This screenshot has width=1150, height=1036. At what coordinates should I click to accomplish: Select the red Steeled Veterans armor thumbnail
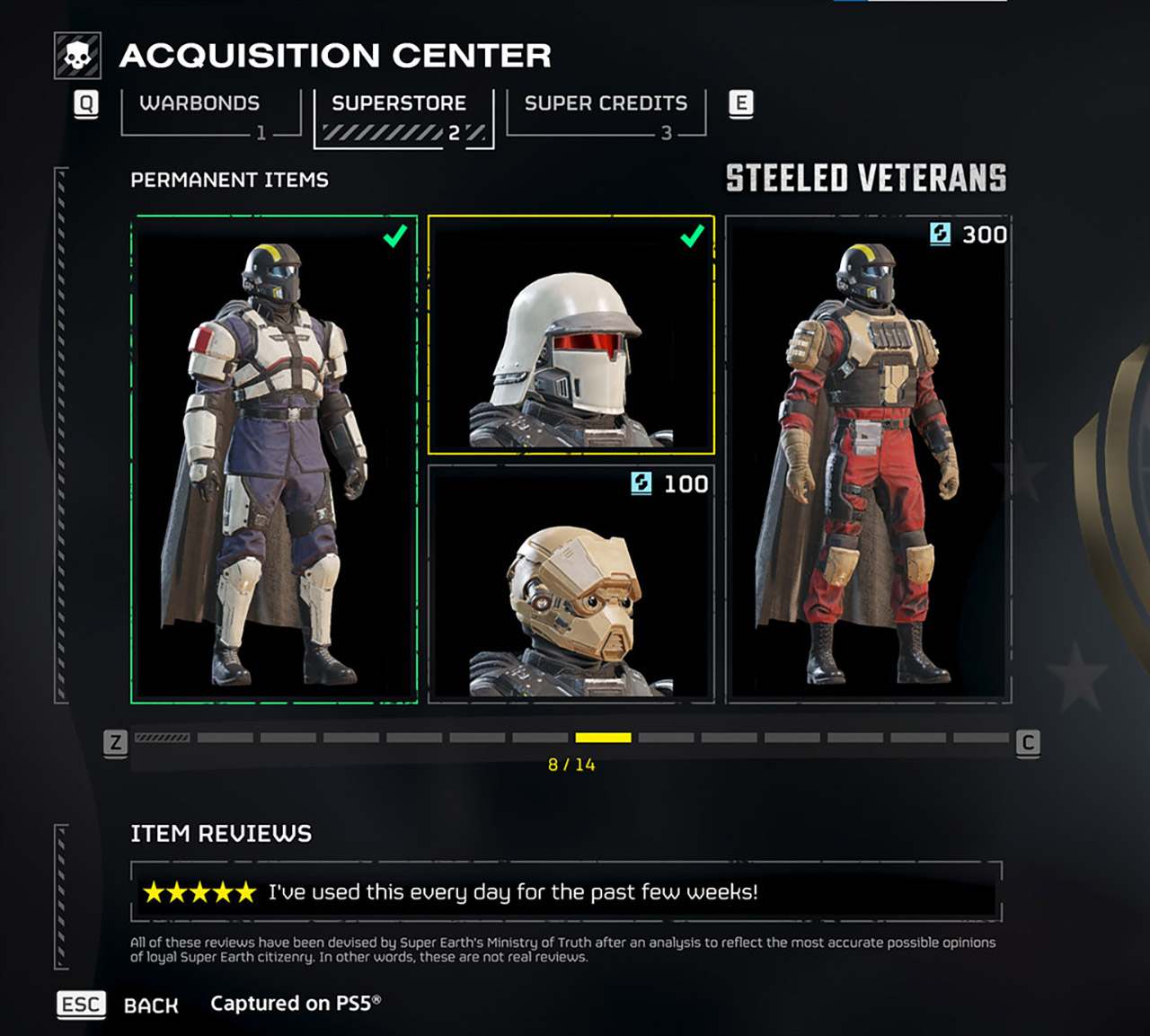867,458
